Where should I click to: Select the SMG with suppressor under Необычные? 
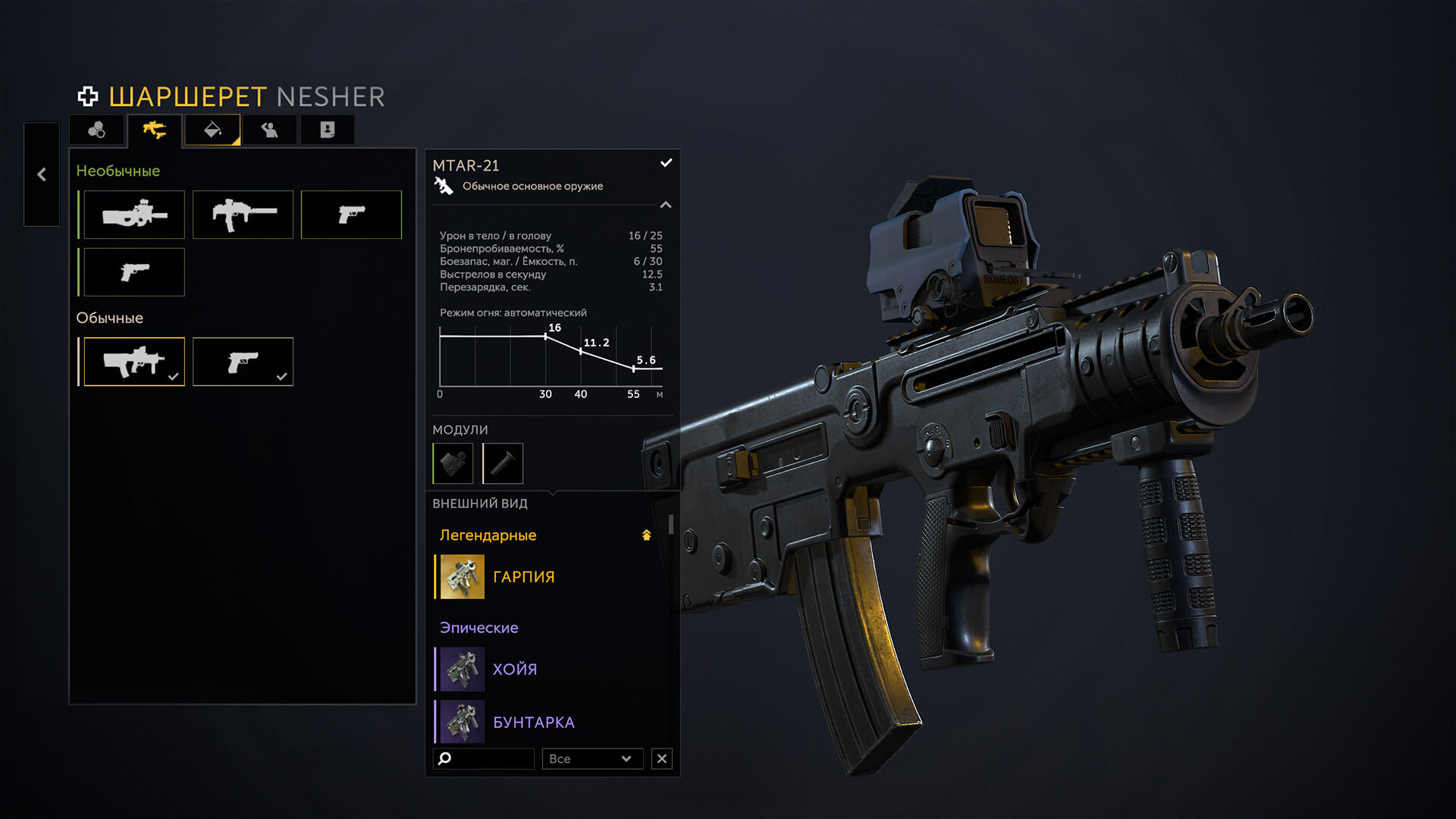pos(243,215)
